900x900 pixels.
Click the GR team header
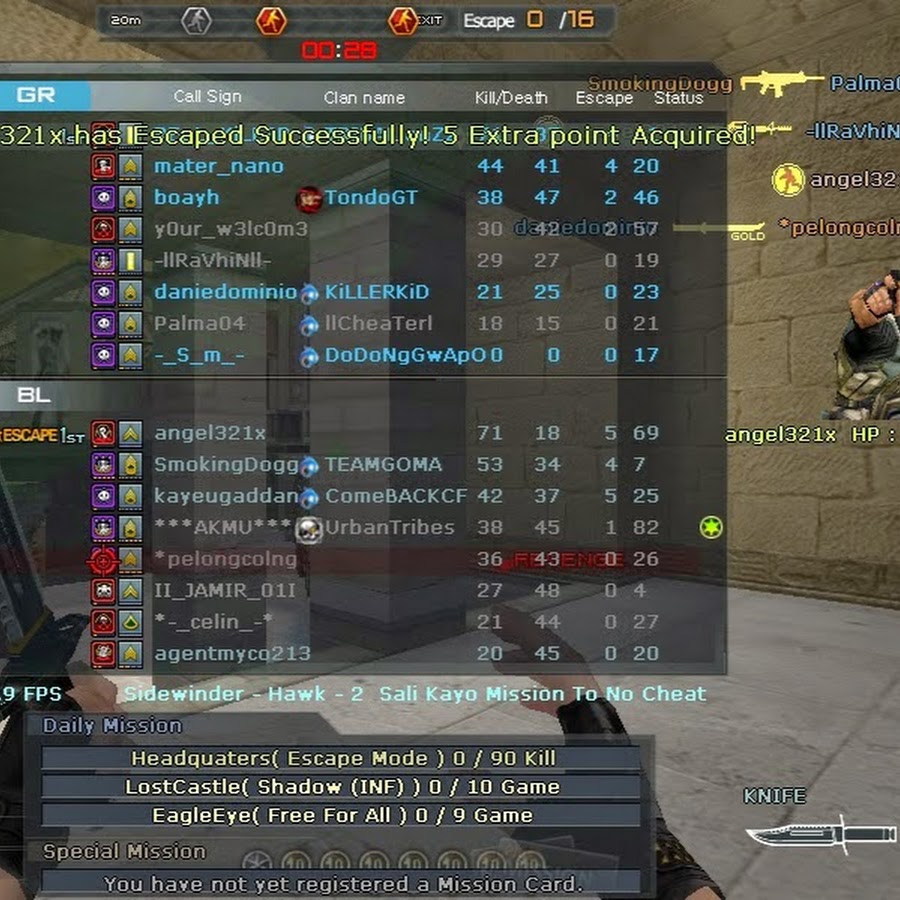tap(37, 96)
